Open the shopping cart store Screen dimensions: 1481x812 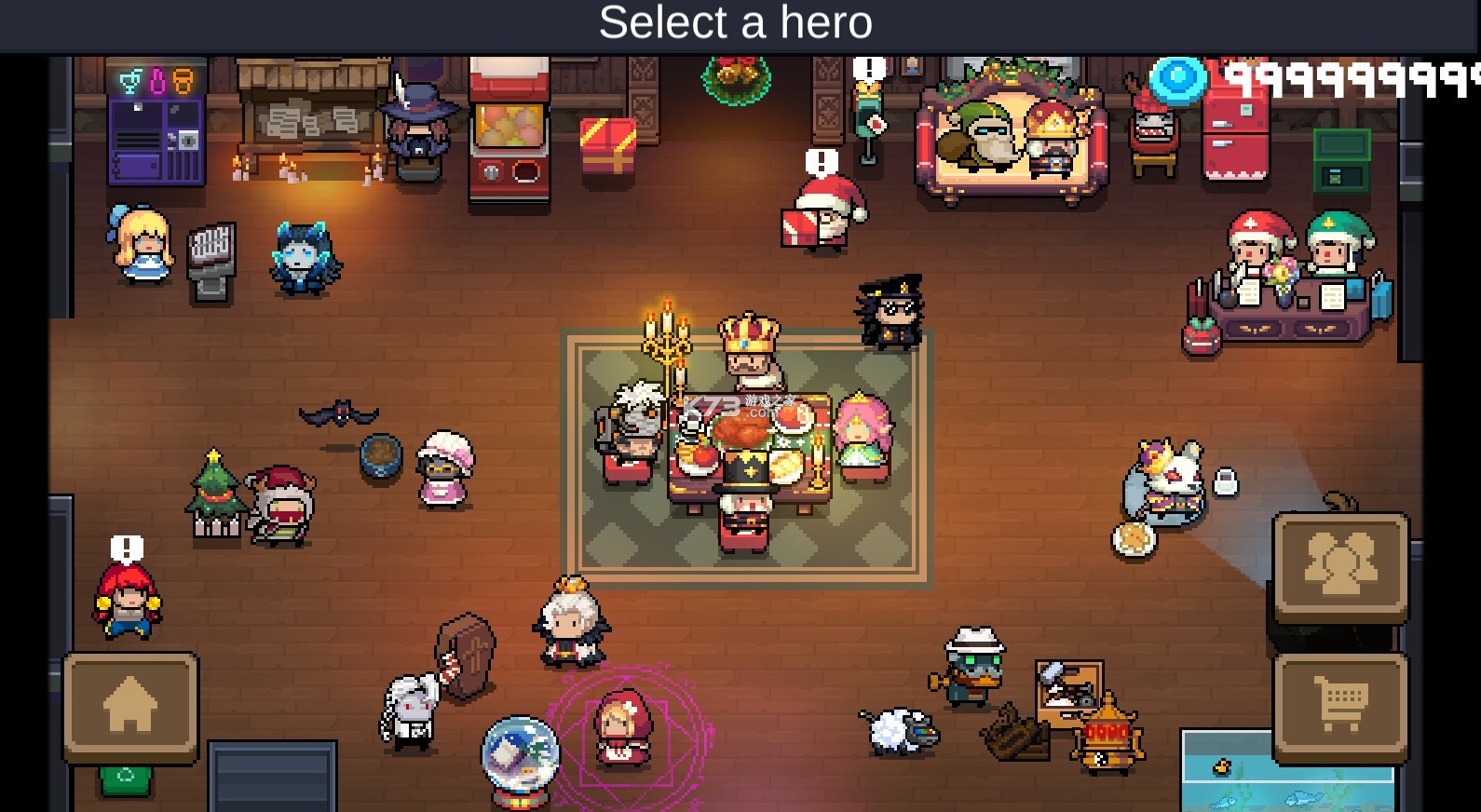(x=1340, y=707)
